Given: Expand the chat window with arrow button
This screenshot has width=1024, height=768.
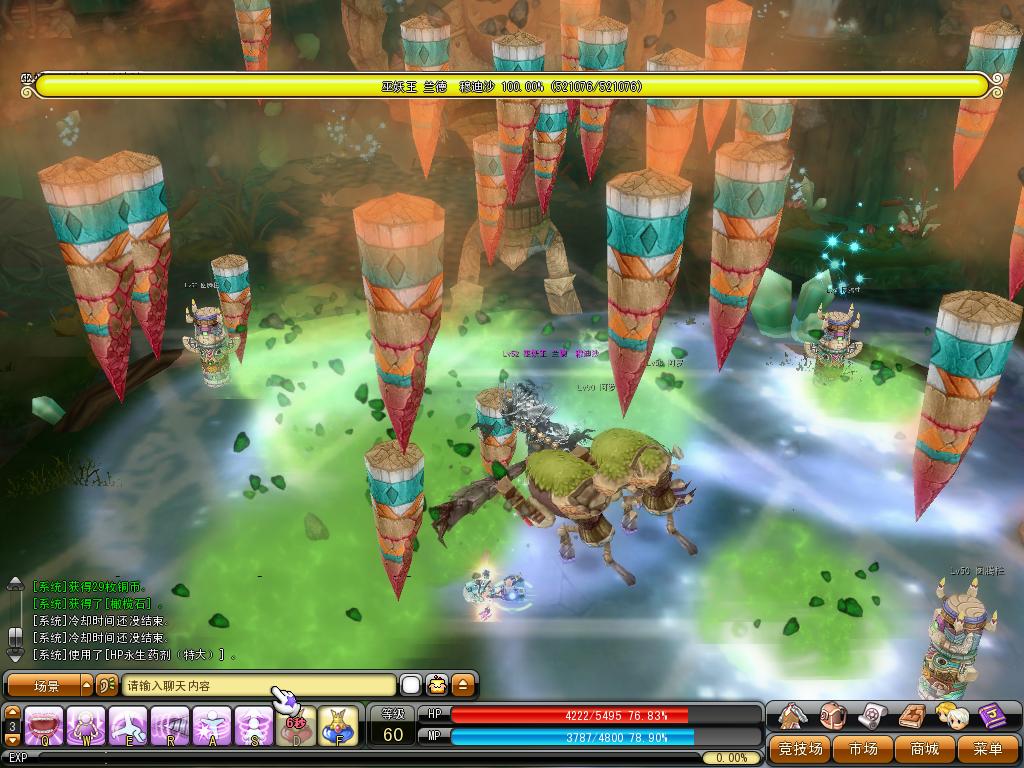Looking at the screenshot, I should click(463, 686).
